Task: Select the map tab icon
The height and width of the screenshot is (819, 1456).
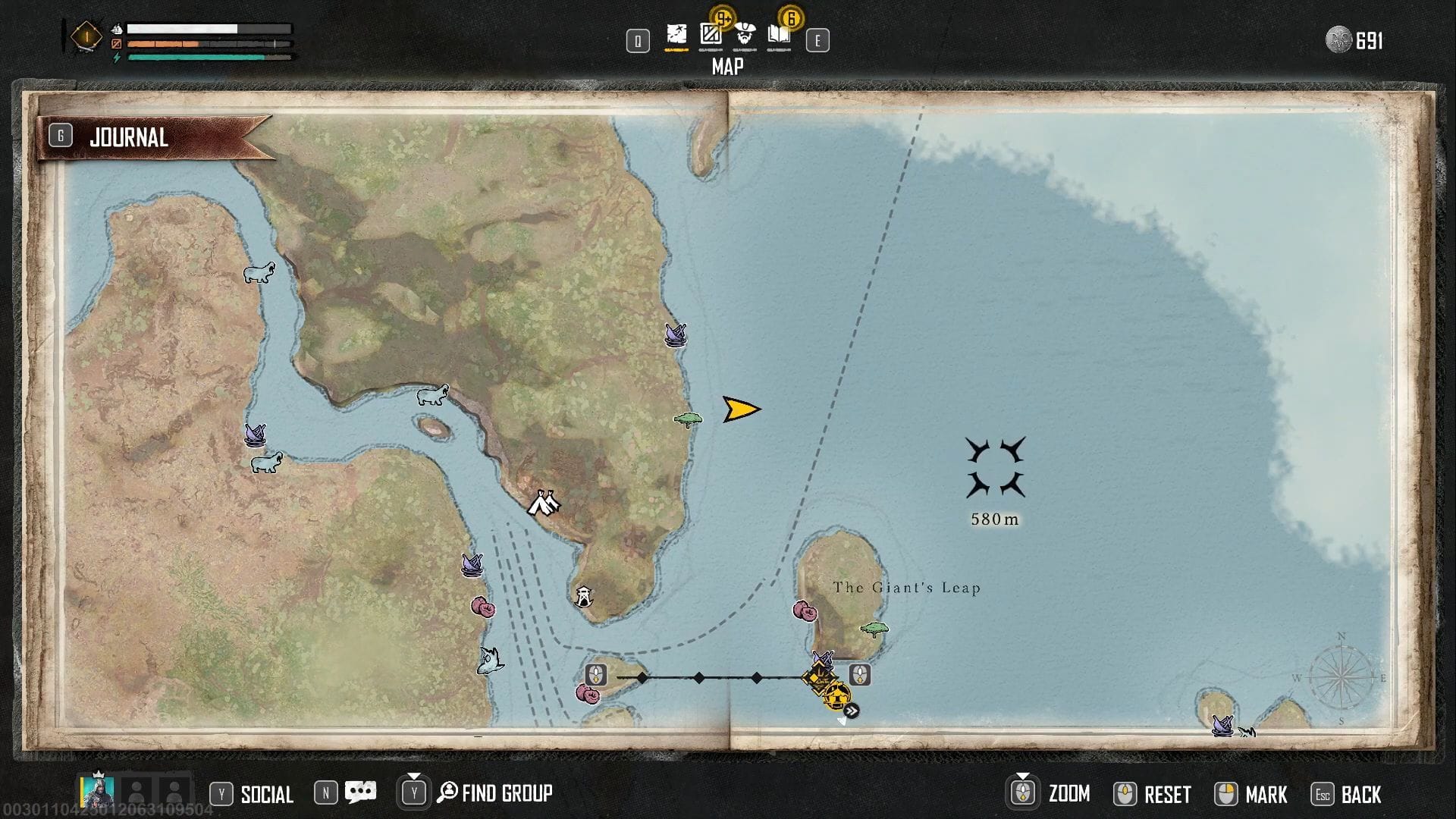Action: [676, 35]
